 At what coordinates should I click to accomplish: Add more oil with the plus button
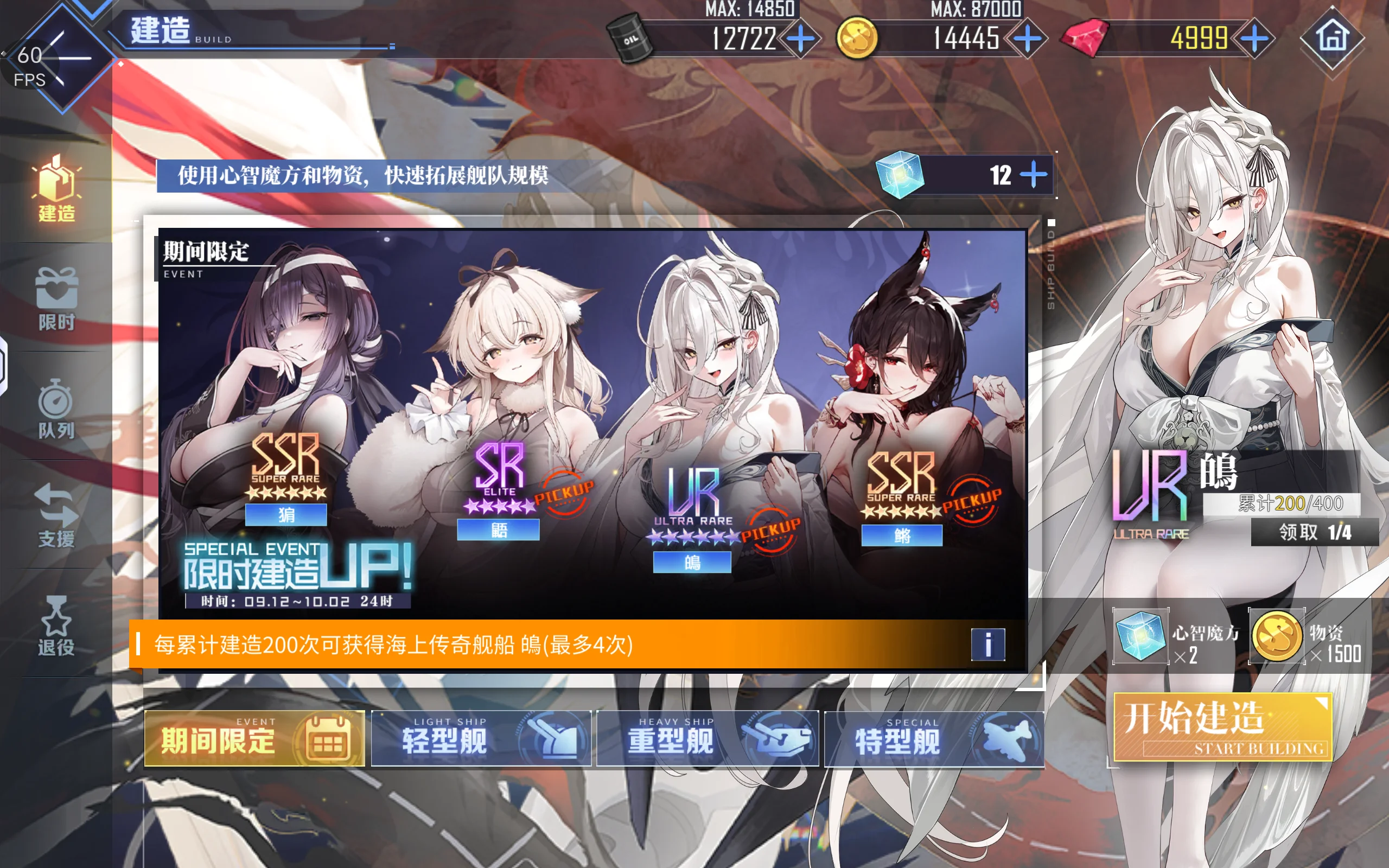tap(800, 39)
